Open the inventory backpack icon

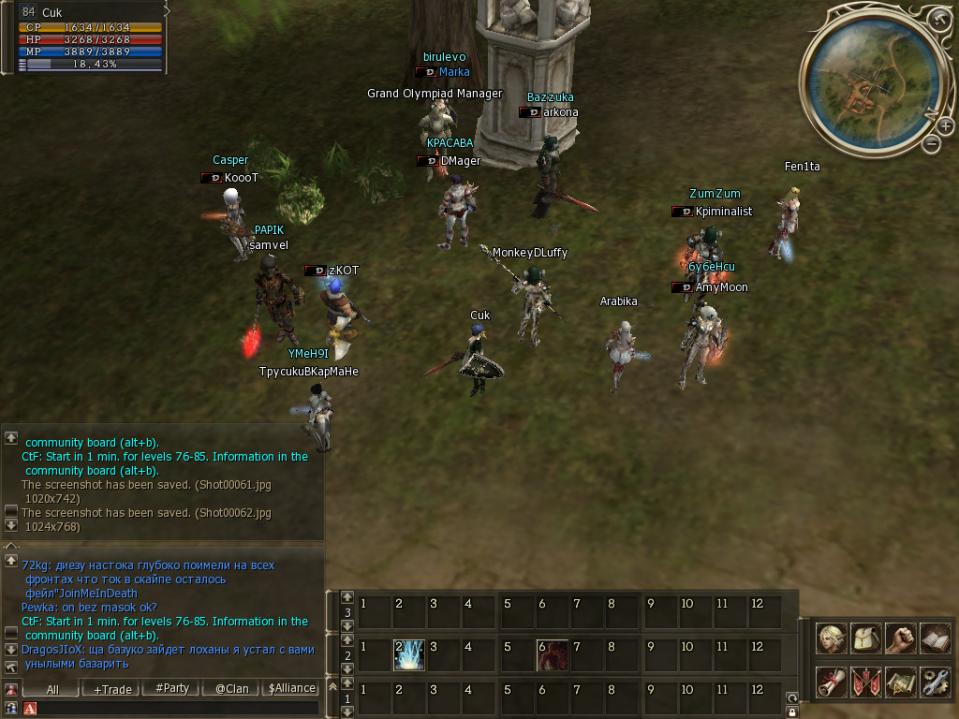pos(865,638)
